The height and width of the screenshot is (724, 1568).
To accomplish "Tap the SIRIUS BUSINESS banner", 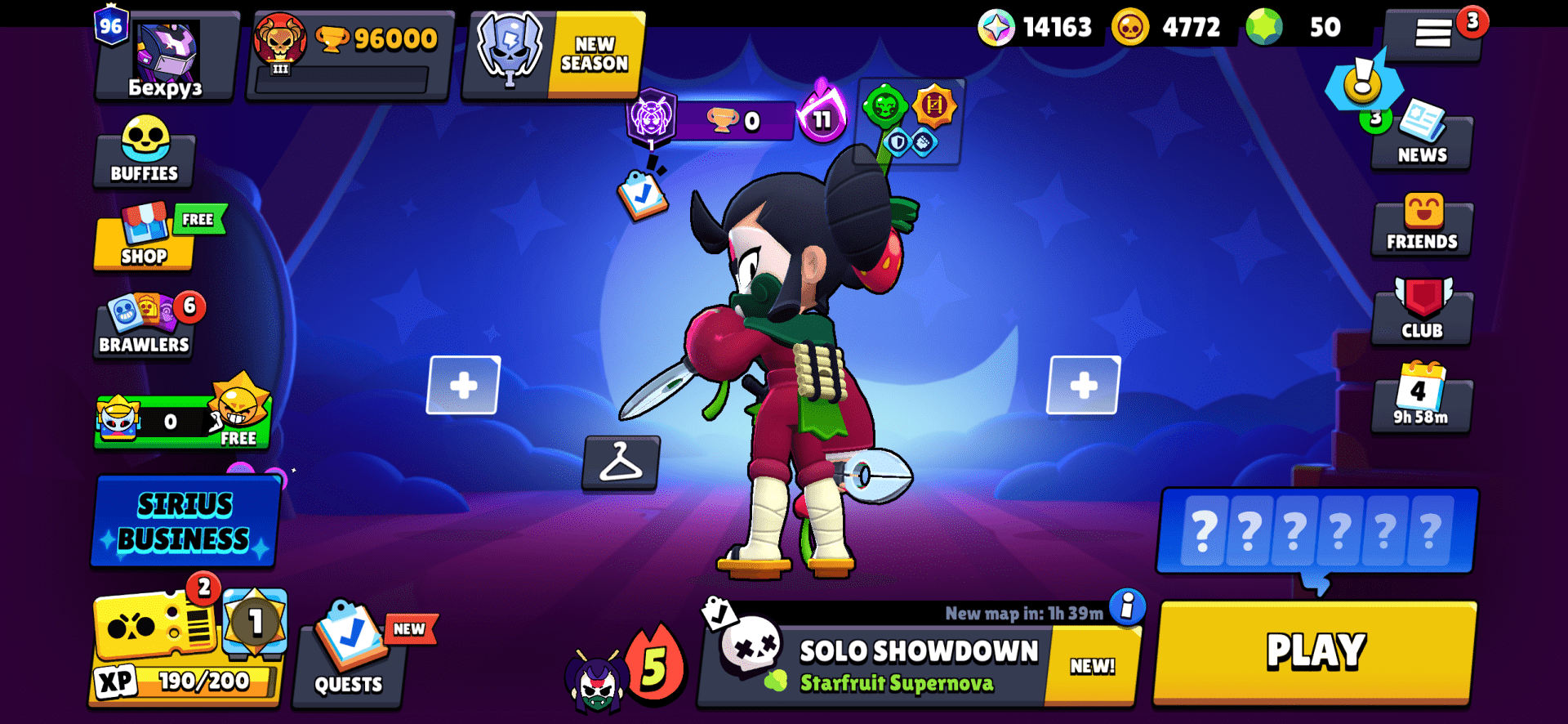I will coord(185,521).
